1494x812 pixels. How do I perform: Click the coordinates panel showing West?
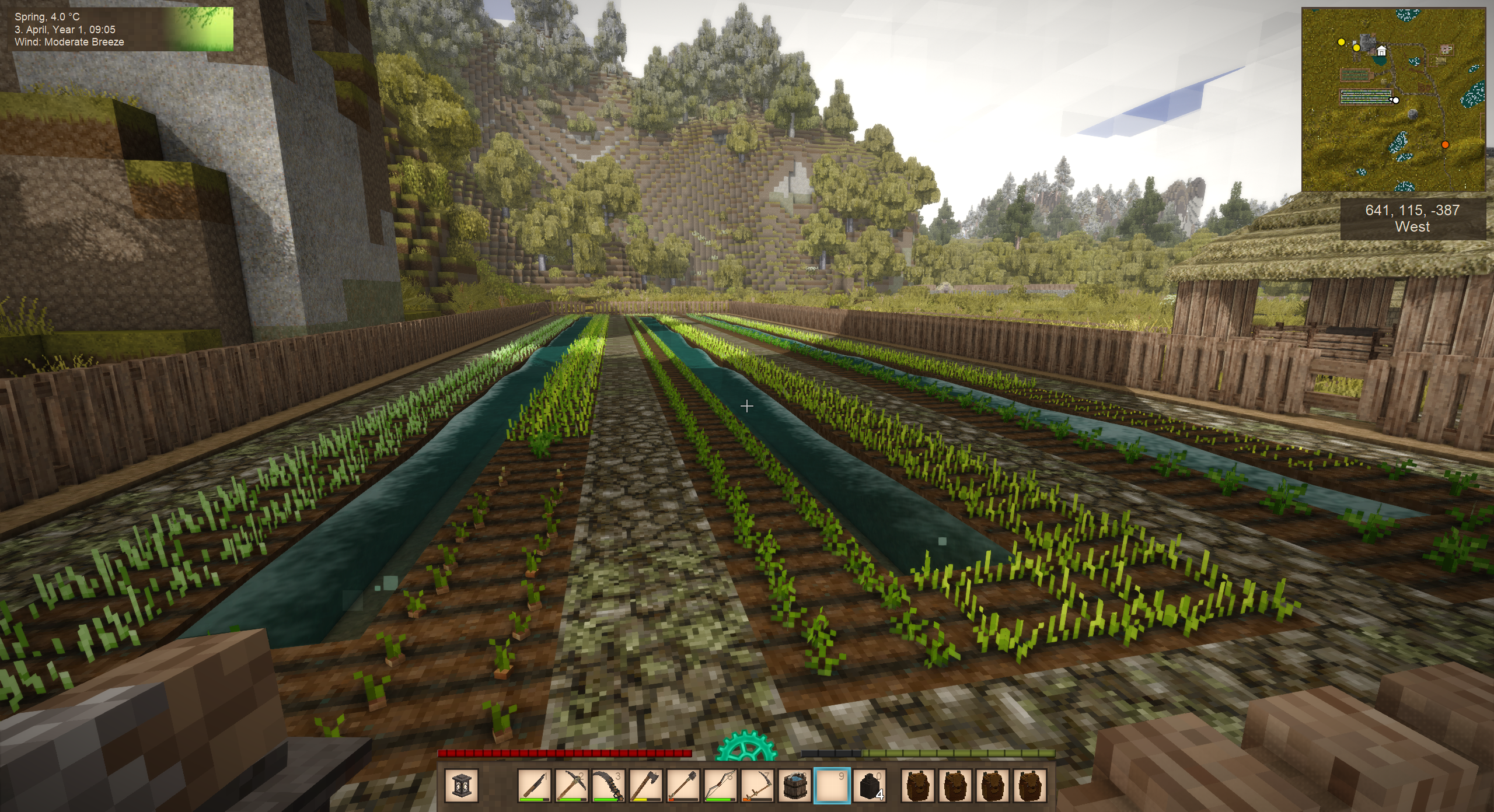click(x=1412, y=219)
